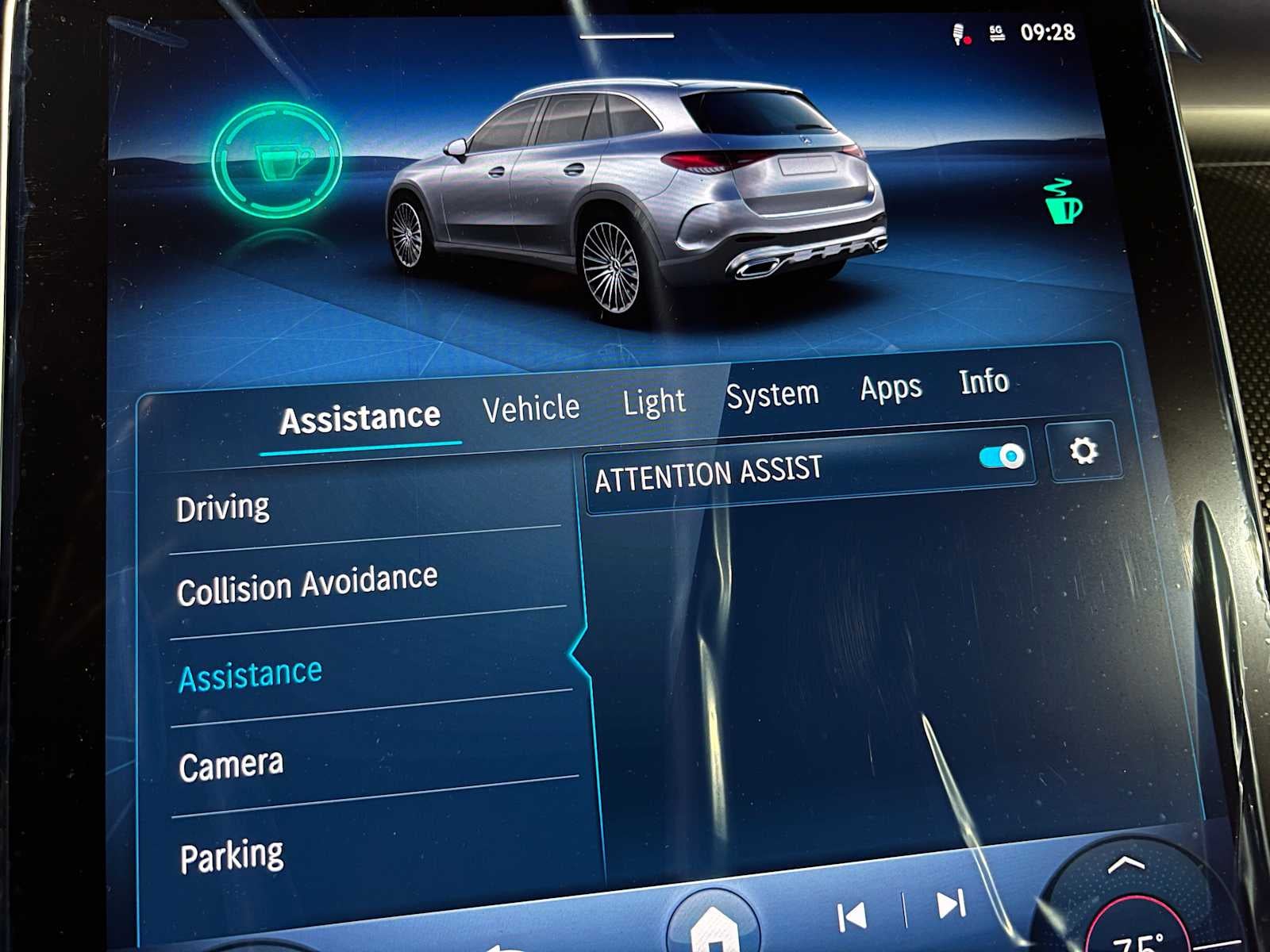The width and height of the screenshot is (1270, 952).
Task: Open Attention Assist gear settings
Action: coord(1083,451)
